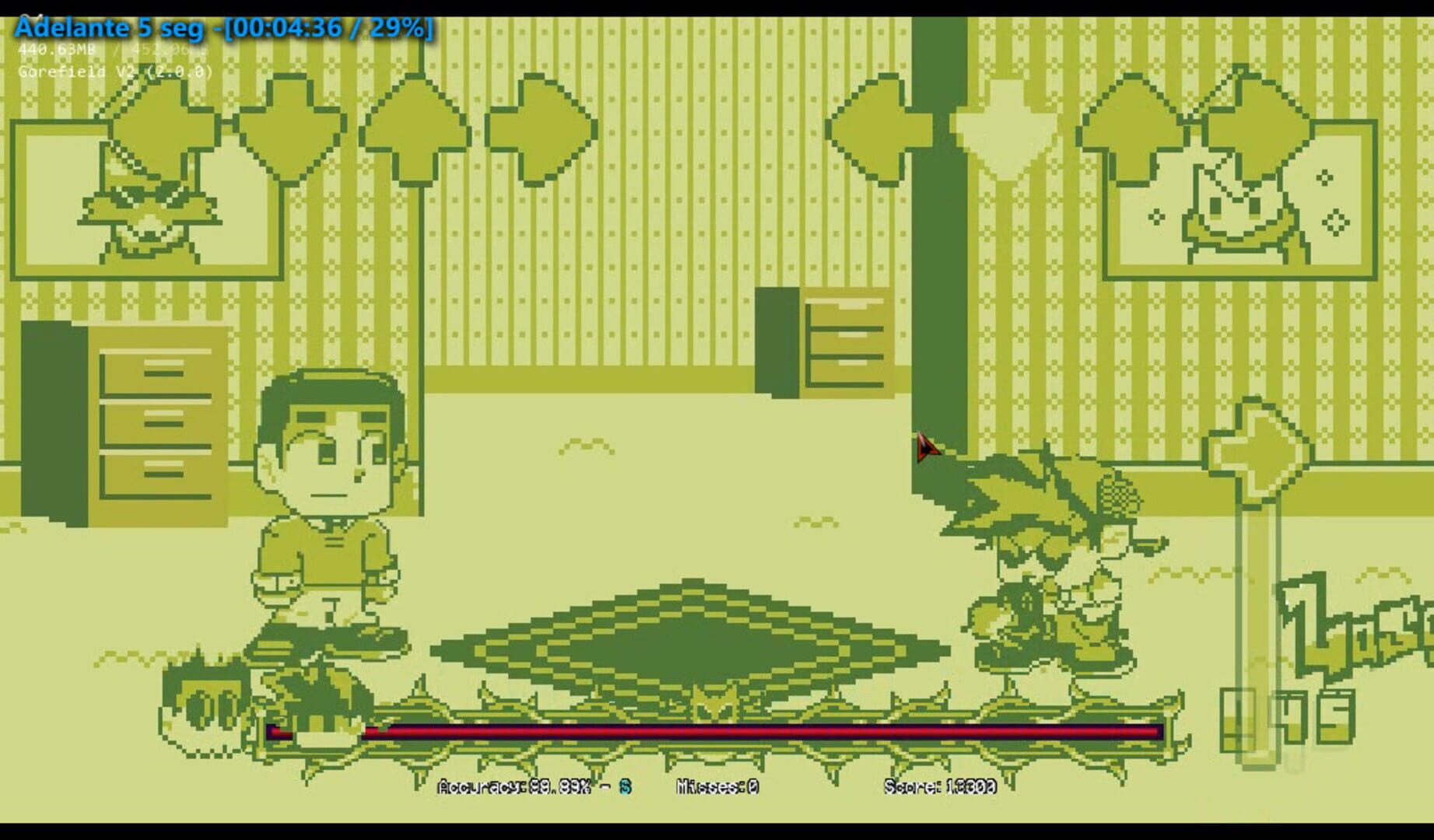Click the dark-haired boy character on the left
This screenshot has height=840, width=1434.
click(327, 506)
